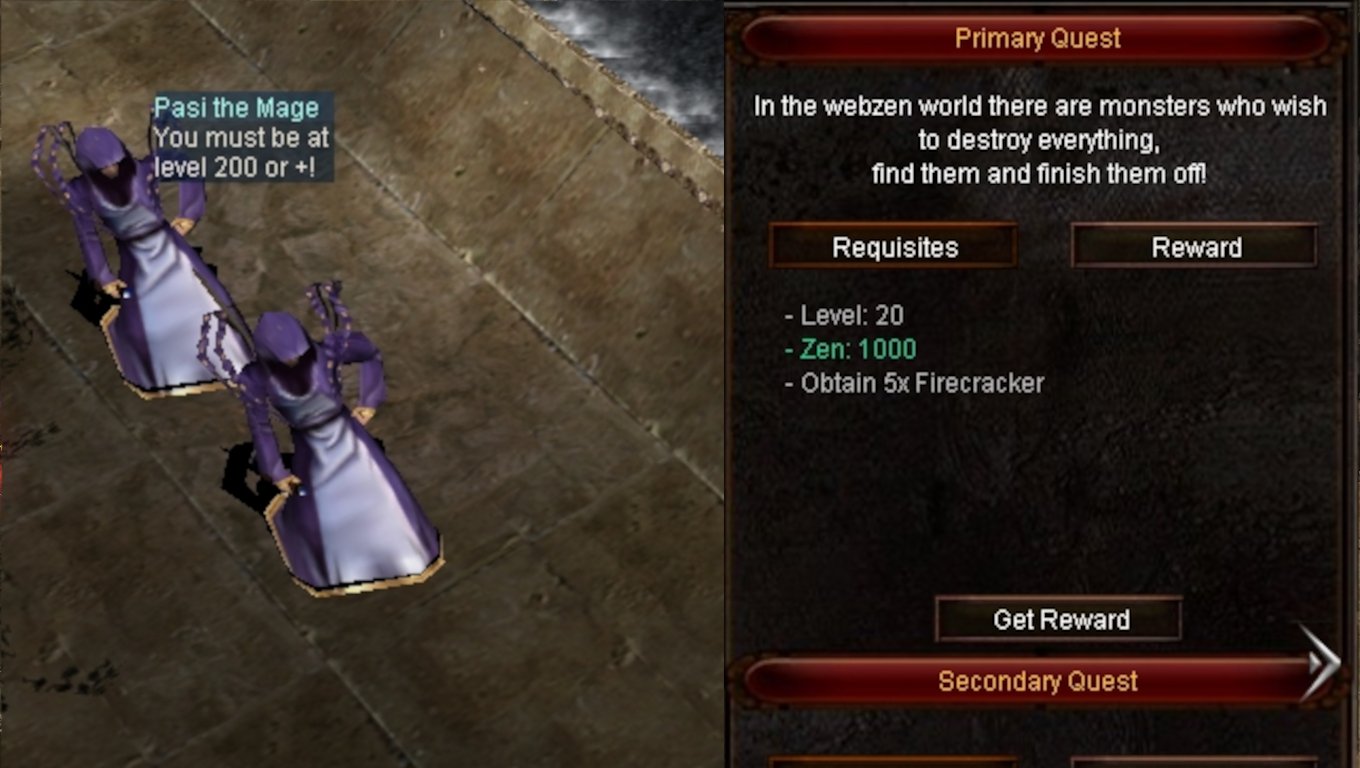Click the Obtain 5x Firecracker requirement
The width and height of the screenshot is (1360, 768).
tap(913, 383)
